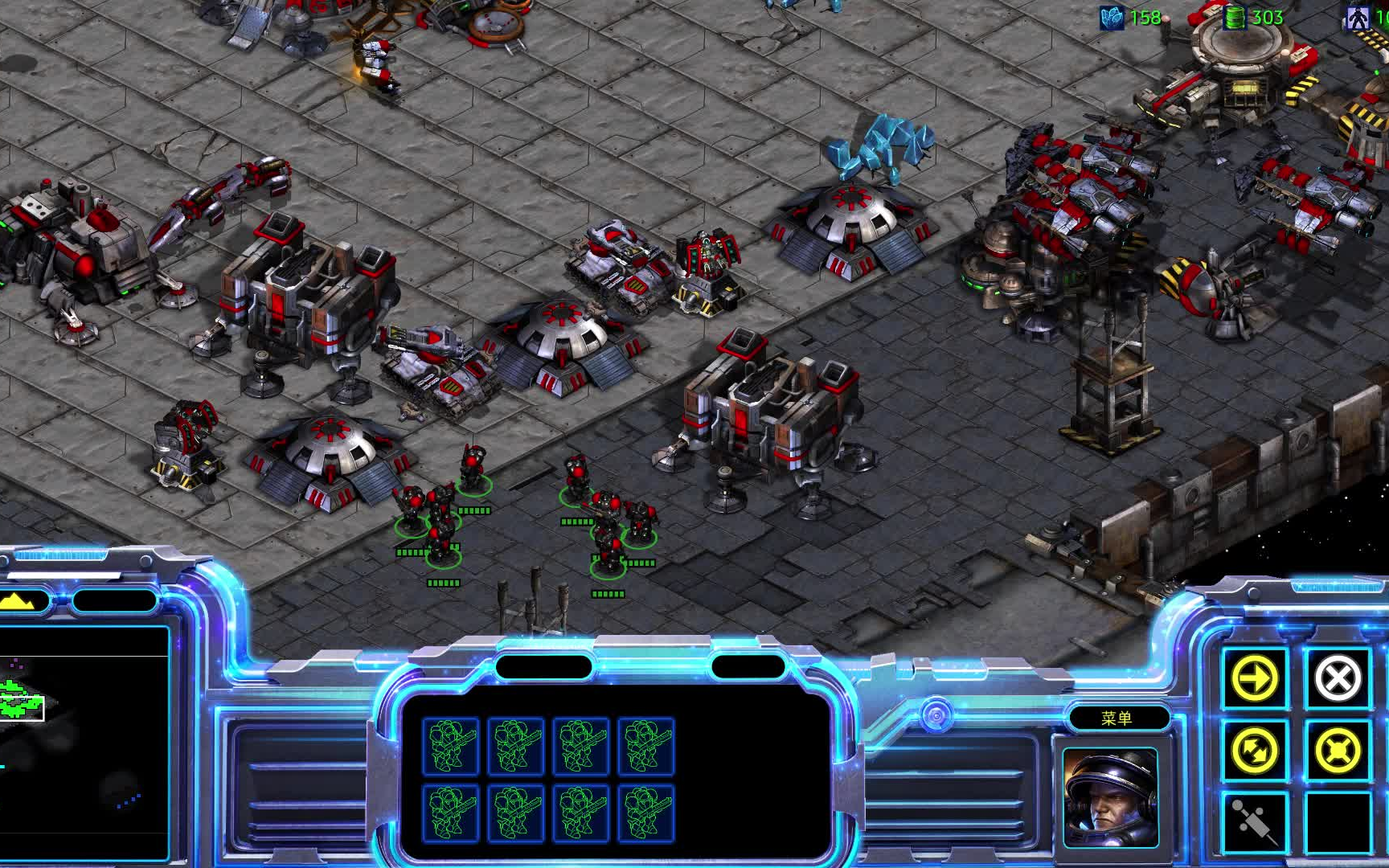Select the Hold Position command

[1338, 751]
